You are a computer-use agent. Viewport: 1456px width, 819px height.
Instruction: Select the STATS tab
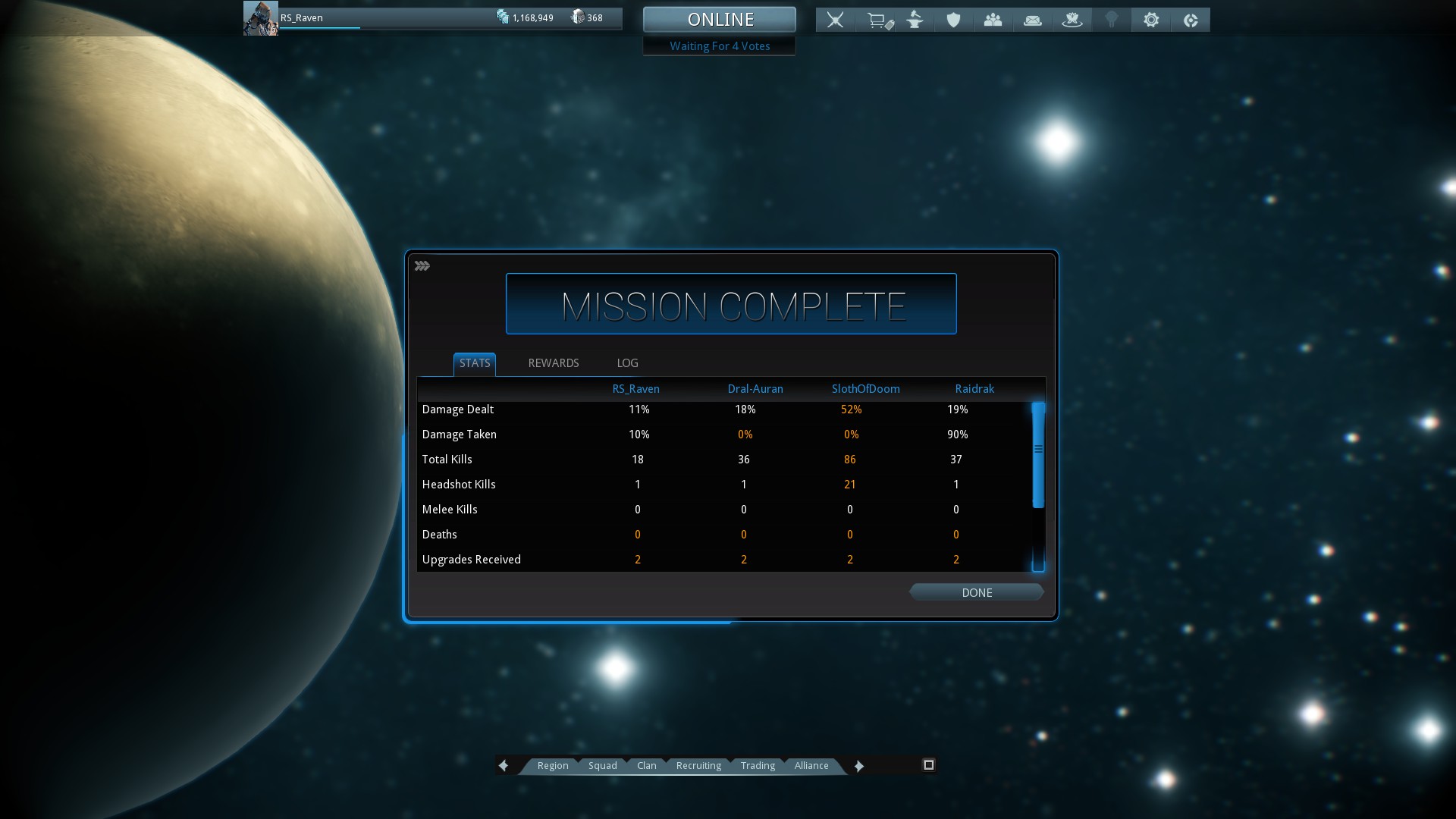point(475,363)
